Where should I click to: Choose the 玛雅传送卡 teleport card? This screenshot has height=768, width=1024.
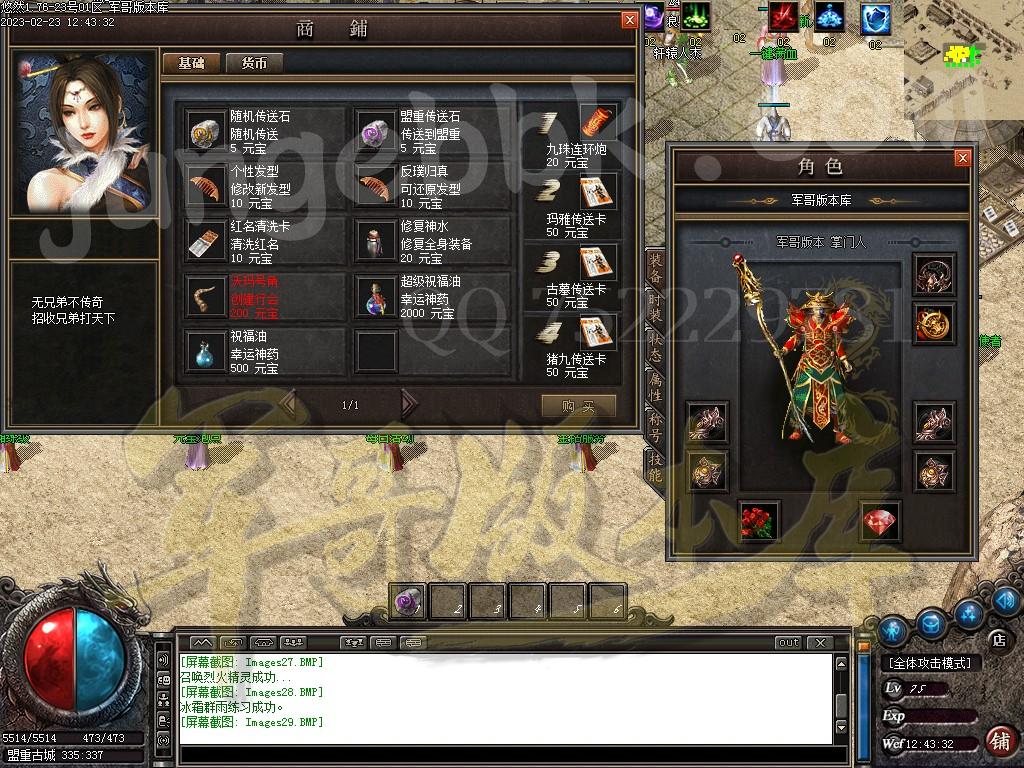coord(598,192)
